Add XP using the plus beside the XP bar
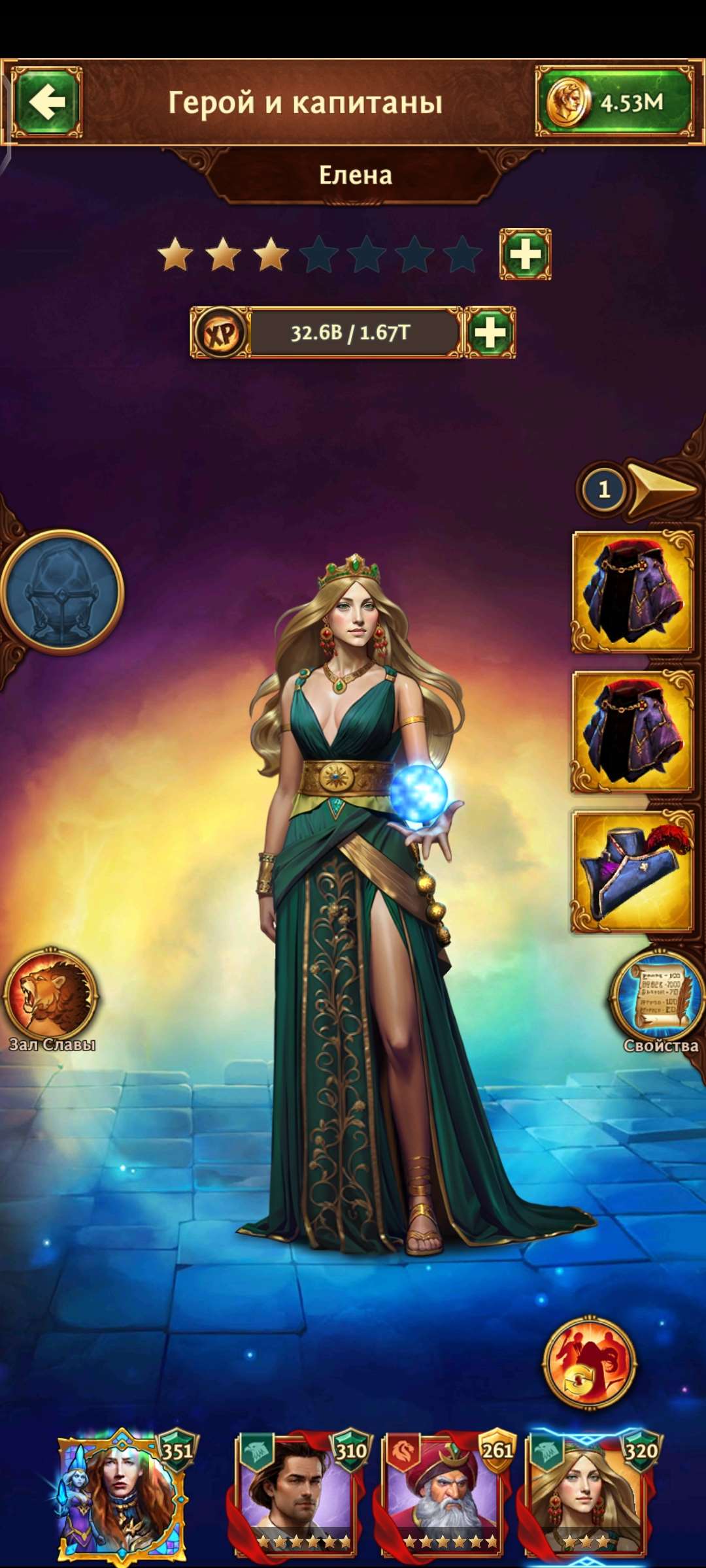The height and width of the screenshot is (1568, 706). pyautogui.click(x=490, y=333)
